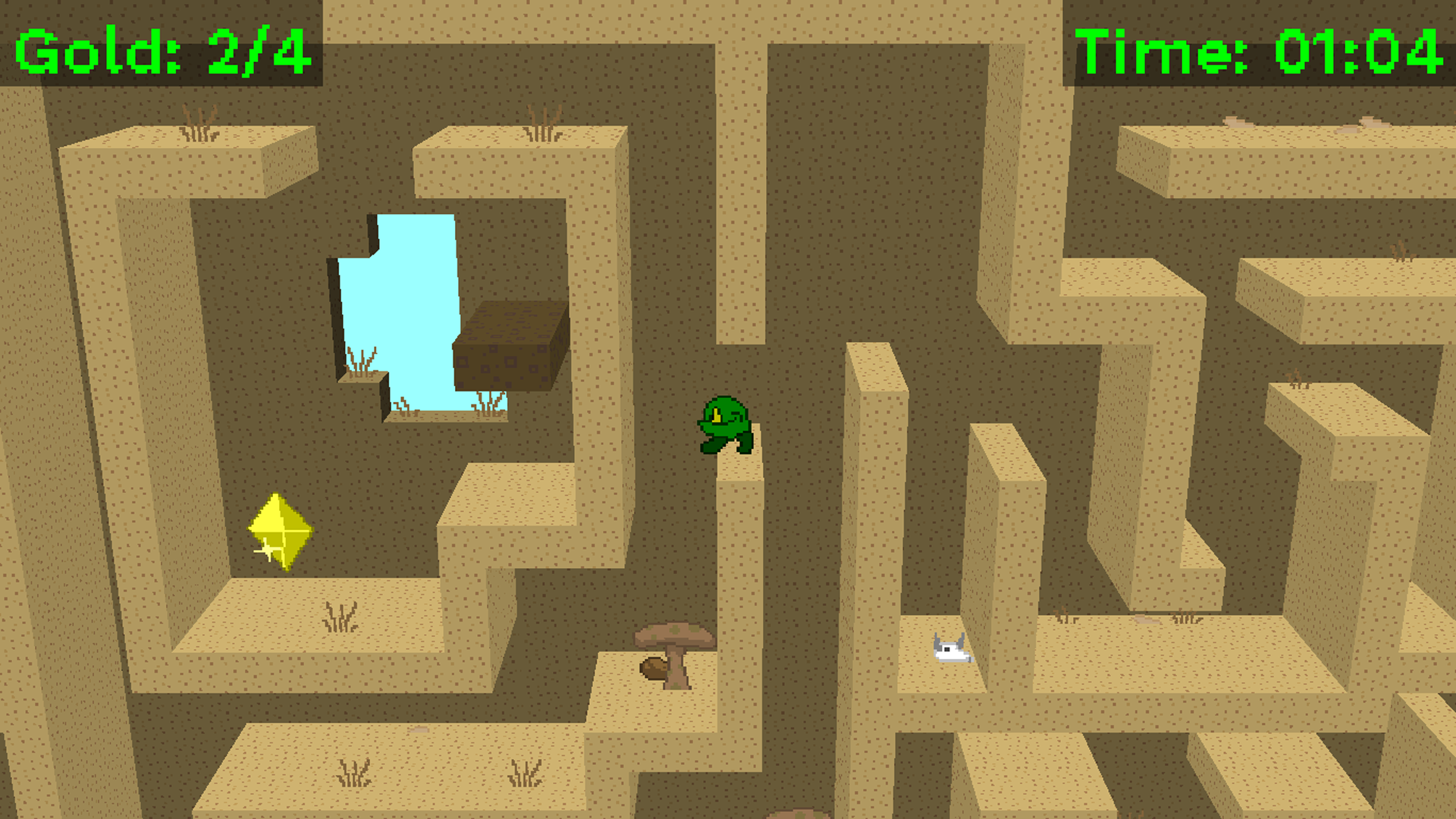Click the Gold: 2/4 counter

point(159,49)
